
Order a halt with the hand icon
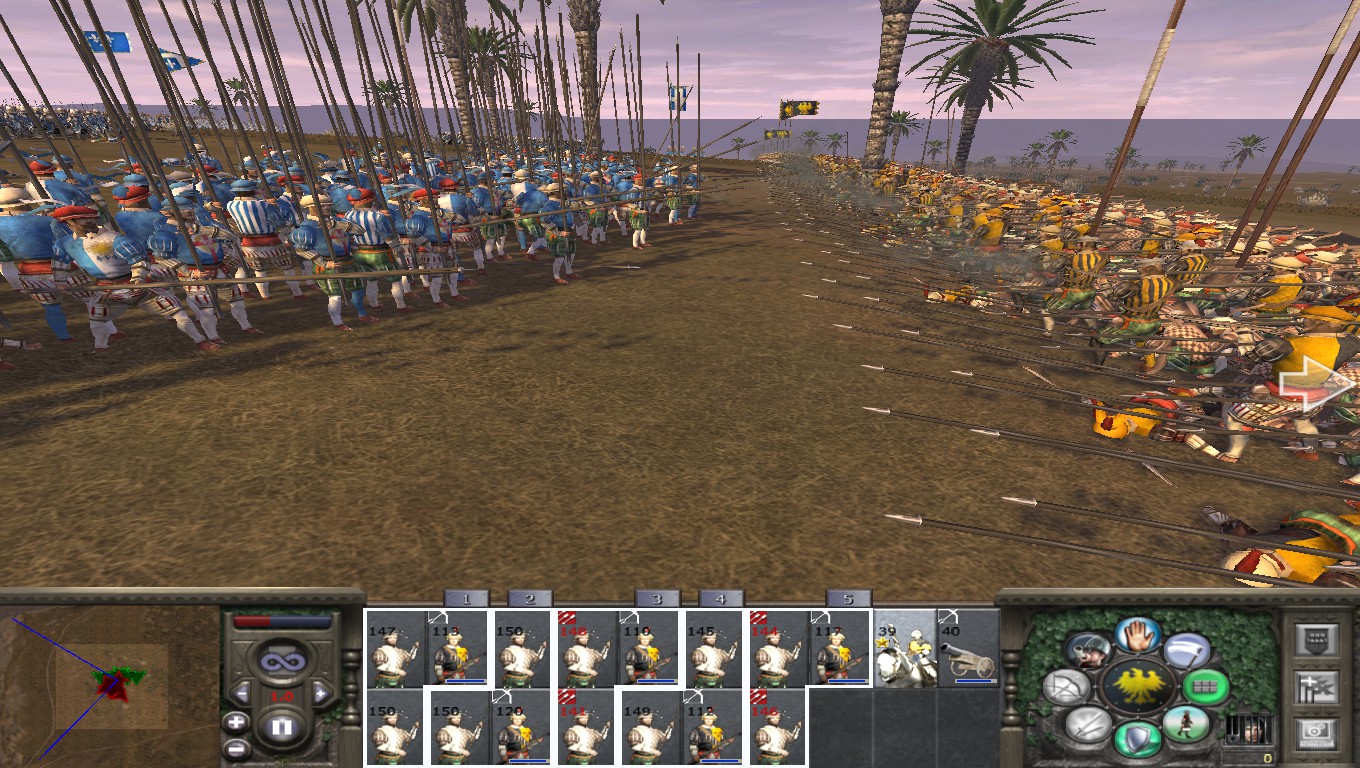tap(1138, 637)
